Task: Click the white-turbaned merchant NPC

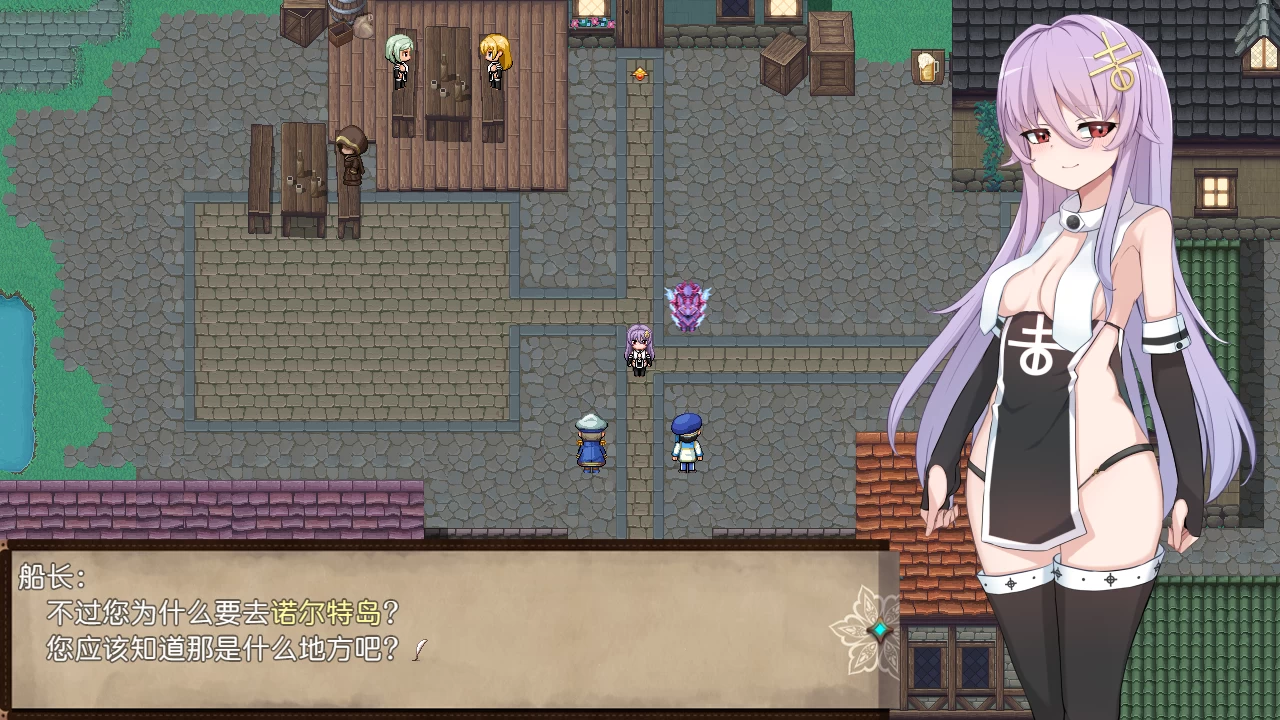Action: coord(590,440)
